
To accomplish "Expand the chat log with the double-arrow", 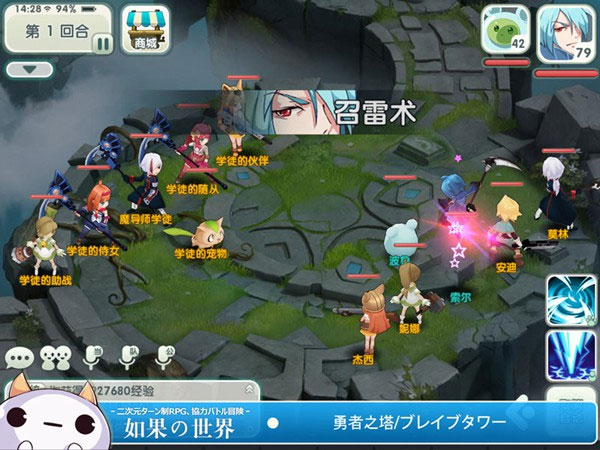I will (248, 388).
